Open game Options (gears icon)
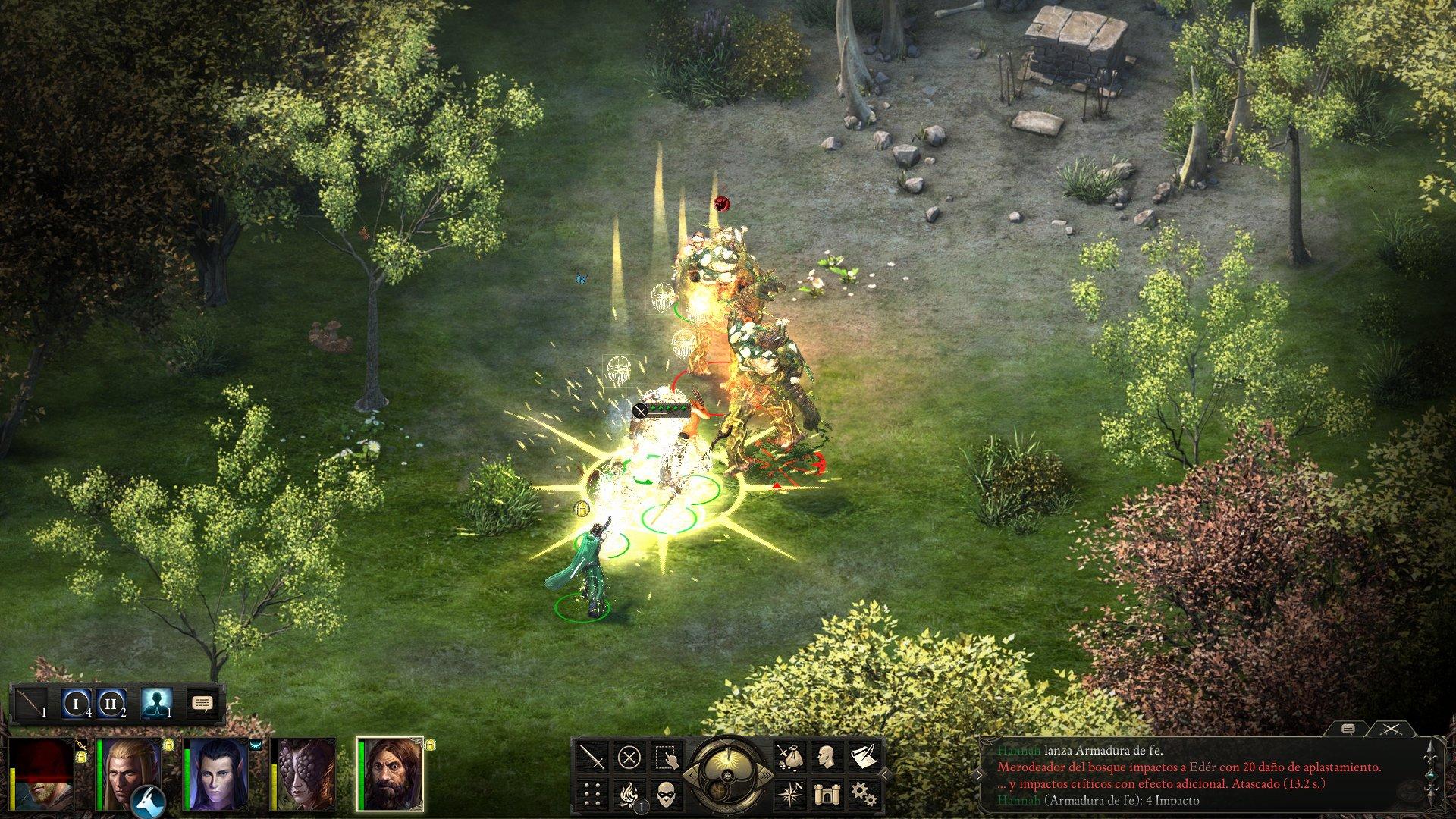Viewport: 1456px width, 819px height. tap(863, 795)
